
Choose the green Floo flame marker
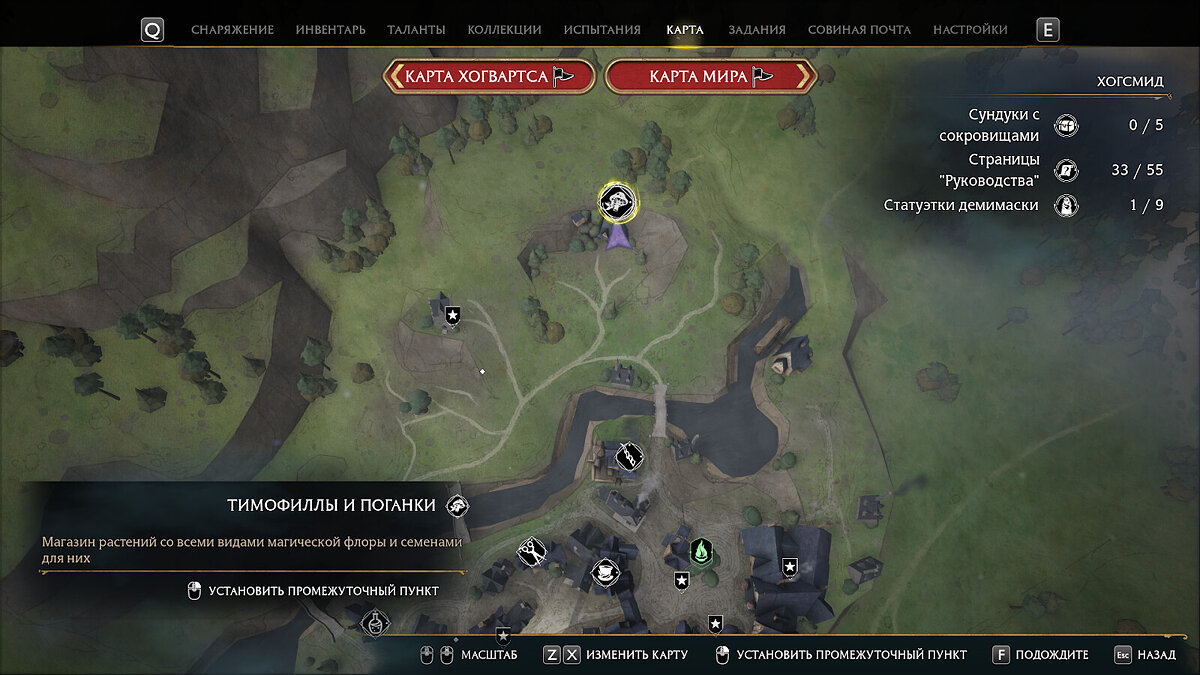click(702, 550)
